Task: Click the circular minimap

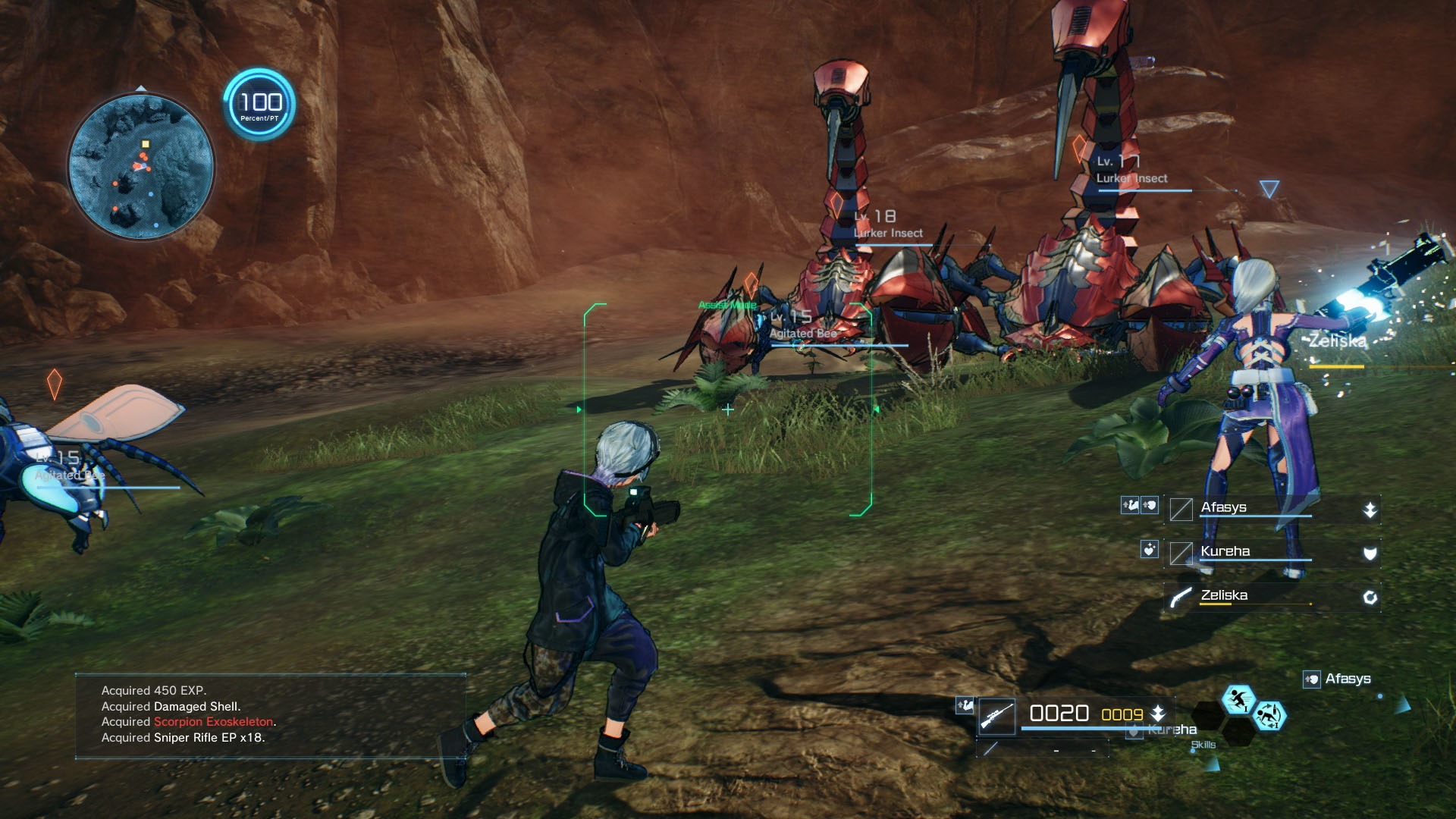Action: (x=141, y=166)
